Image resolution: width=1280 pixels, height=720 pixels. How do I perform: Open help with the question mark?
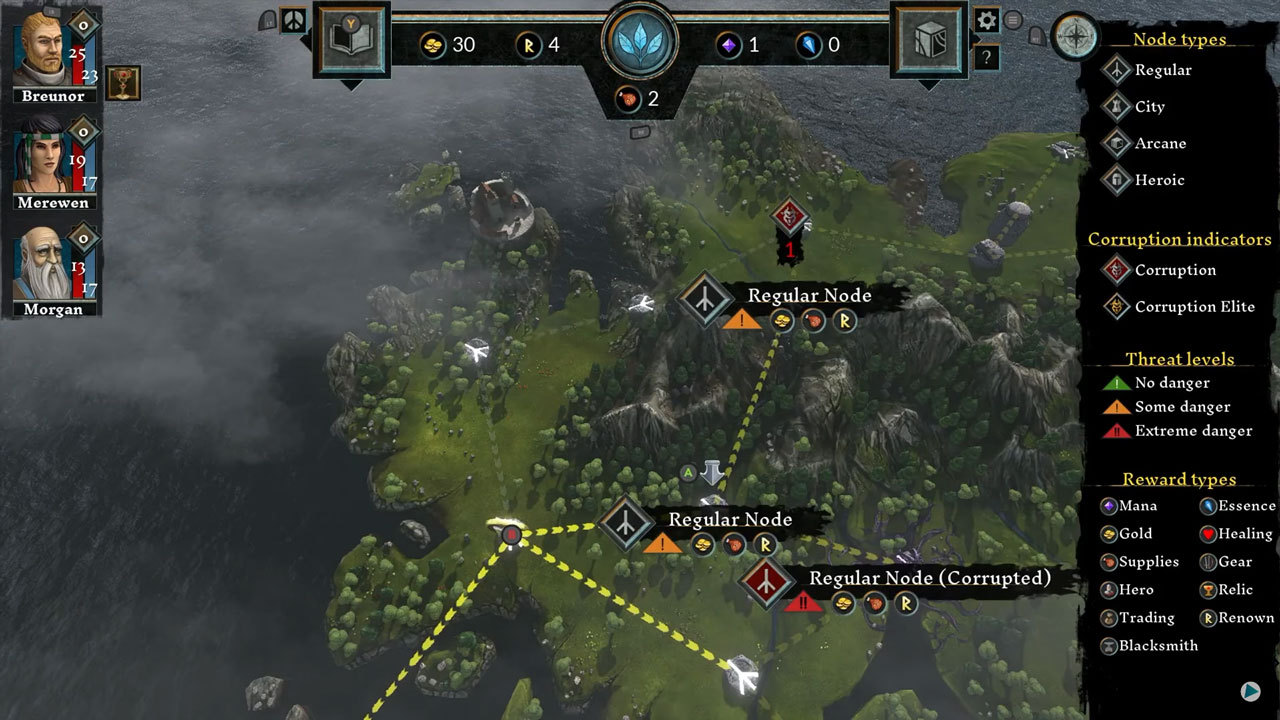[987, 57]
